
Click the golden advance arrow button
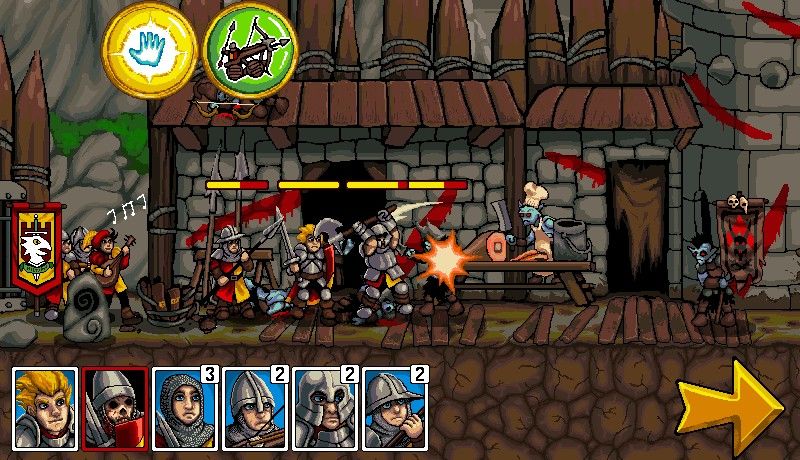pos(728,404)
